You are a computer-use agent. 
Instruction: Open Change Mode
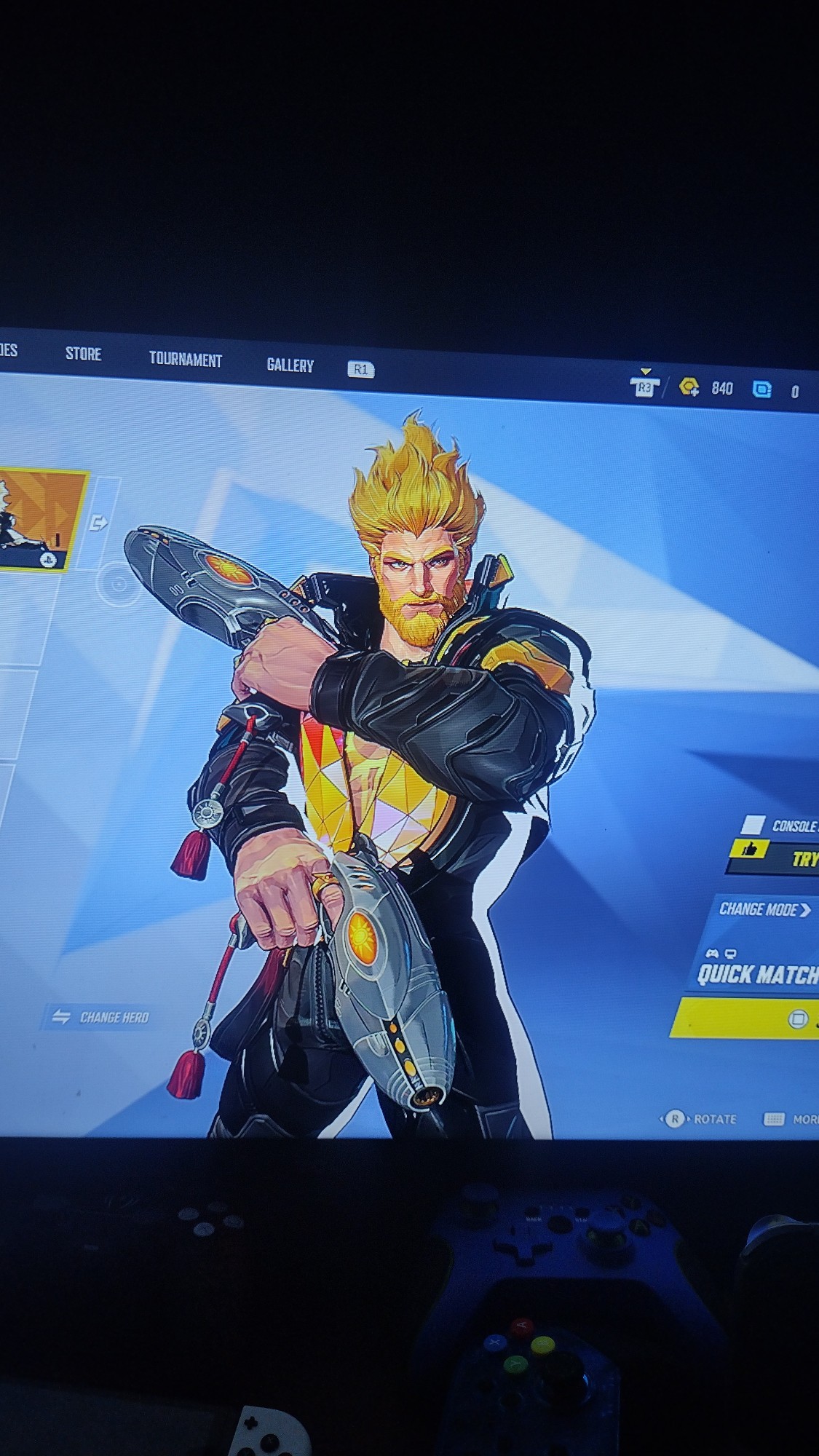coord(764,909)
